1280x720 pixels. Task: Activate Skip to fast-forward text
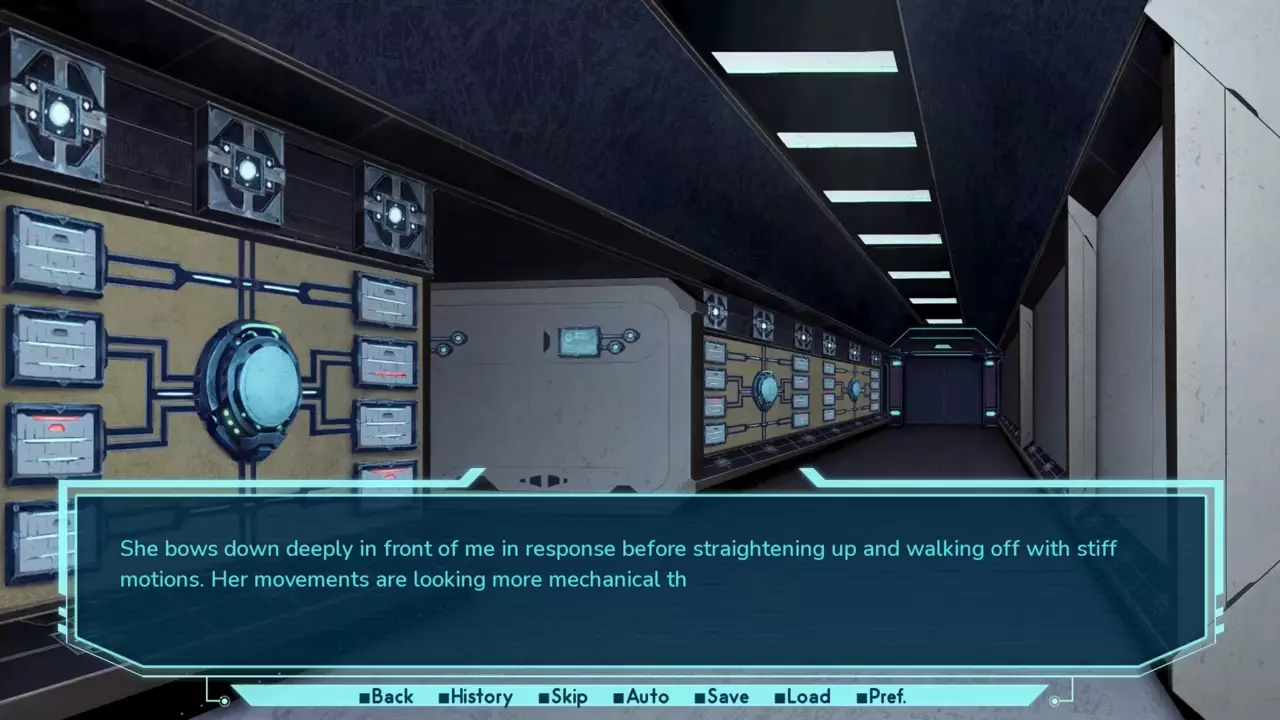[x=563, y=697]
